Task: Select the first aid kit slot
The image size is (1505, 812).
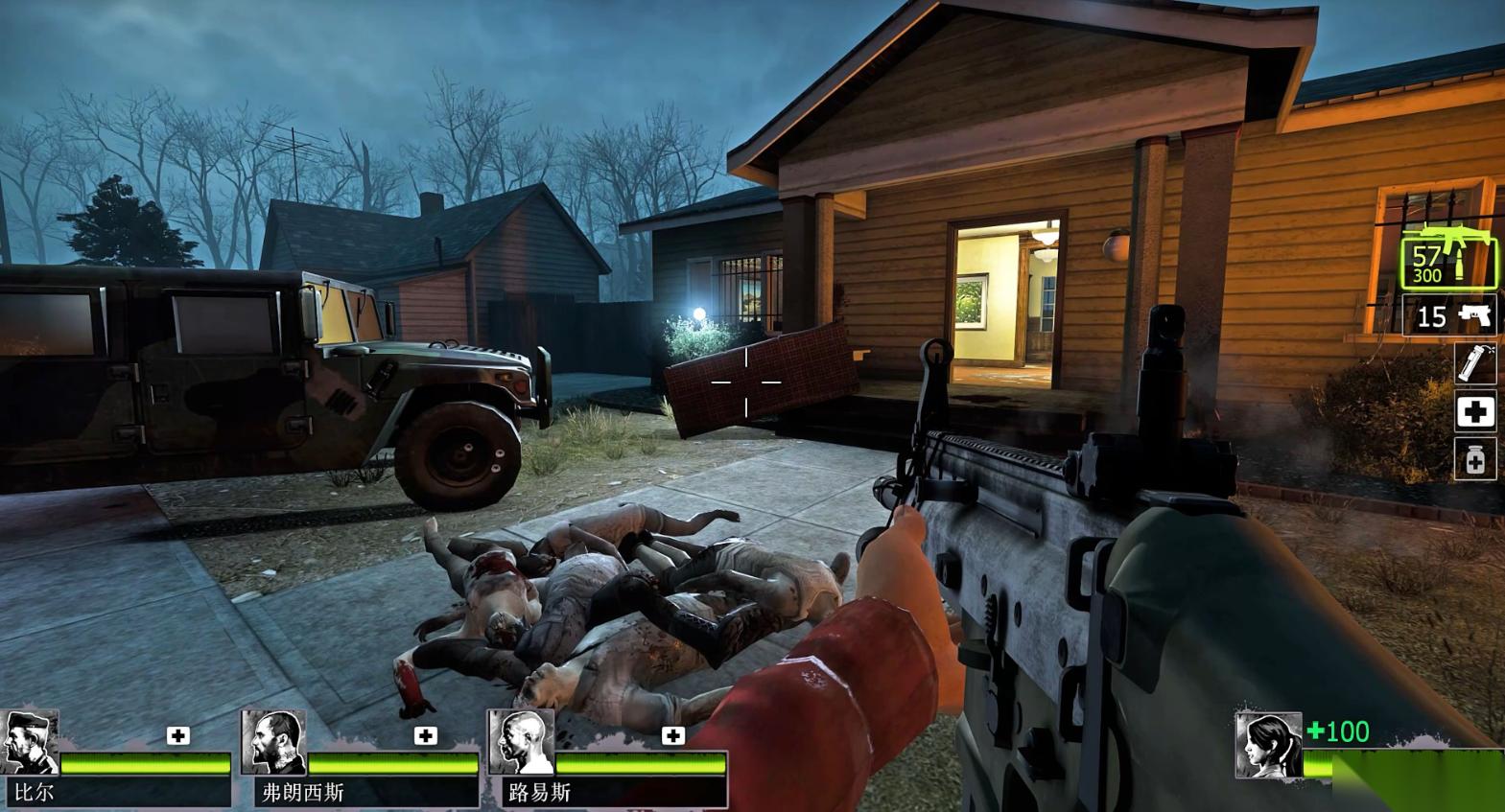Action: point(1474,412)
